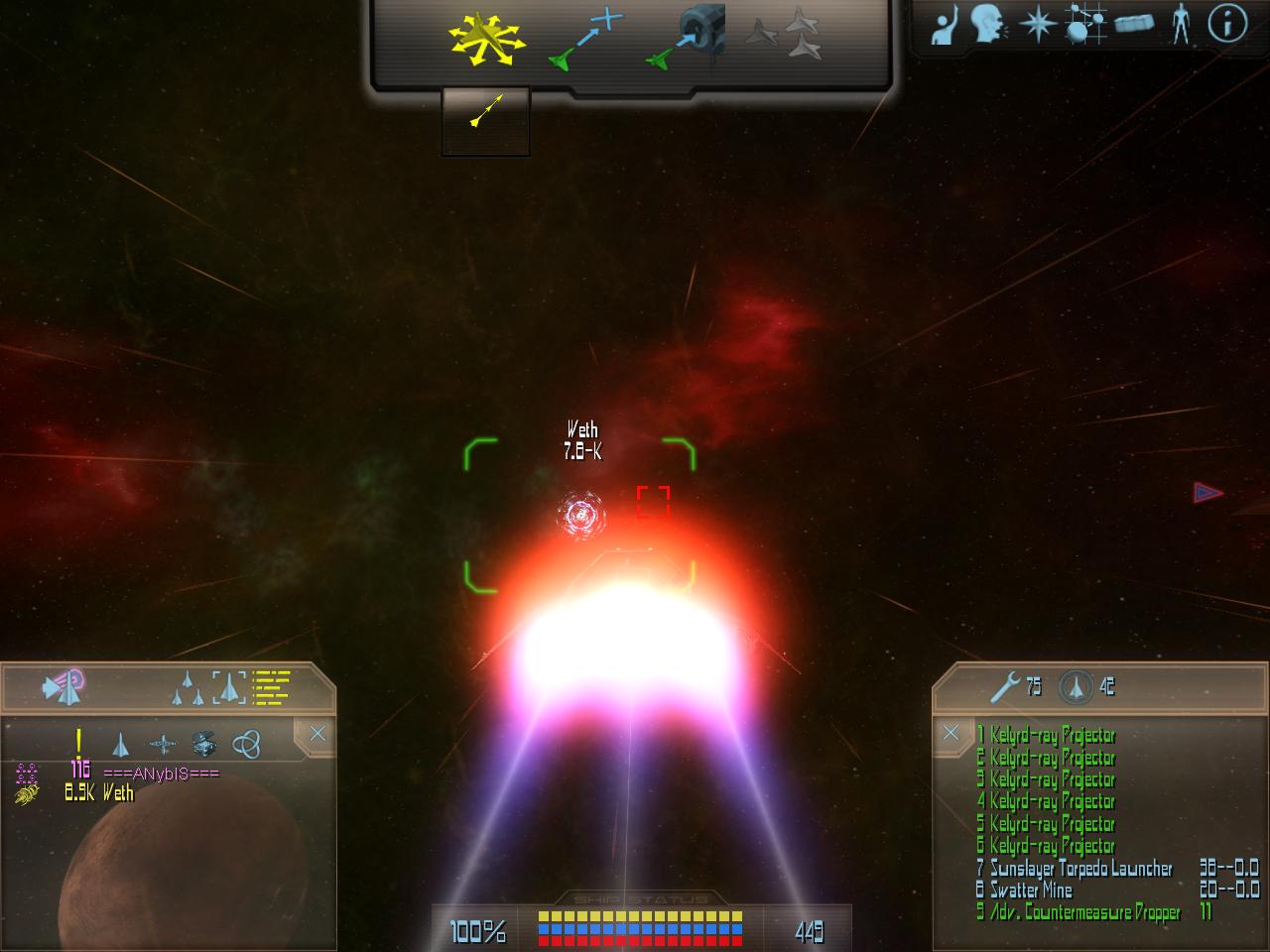Choose the dock-with-station navigation icon
The height and width of the screenshot is (952, 1270).
687,40
